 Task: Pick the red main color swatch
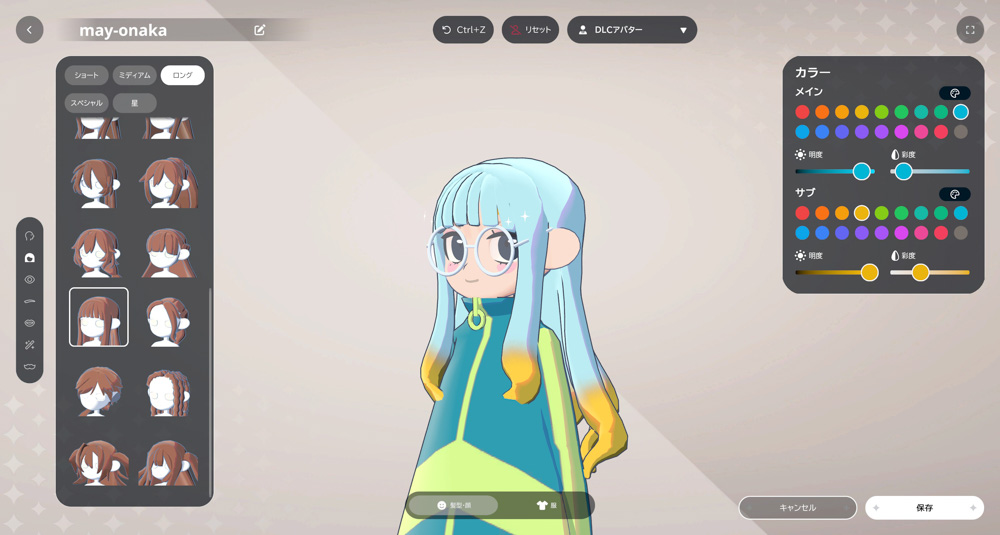click(802, 112)
